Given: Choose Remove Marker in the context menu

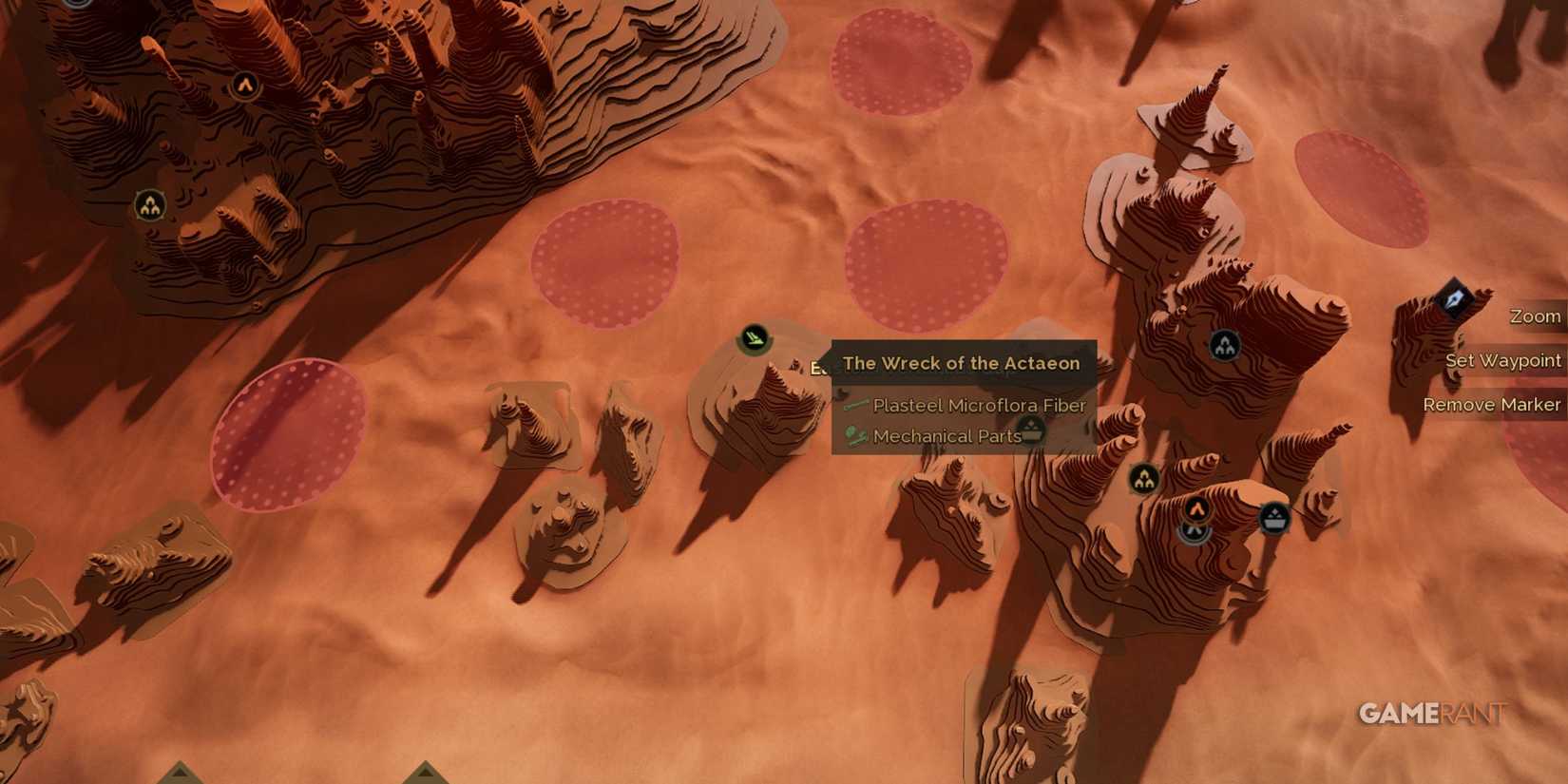Looking at the screenshot, I should click(1492, 404).
